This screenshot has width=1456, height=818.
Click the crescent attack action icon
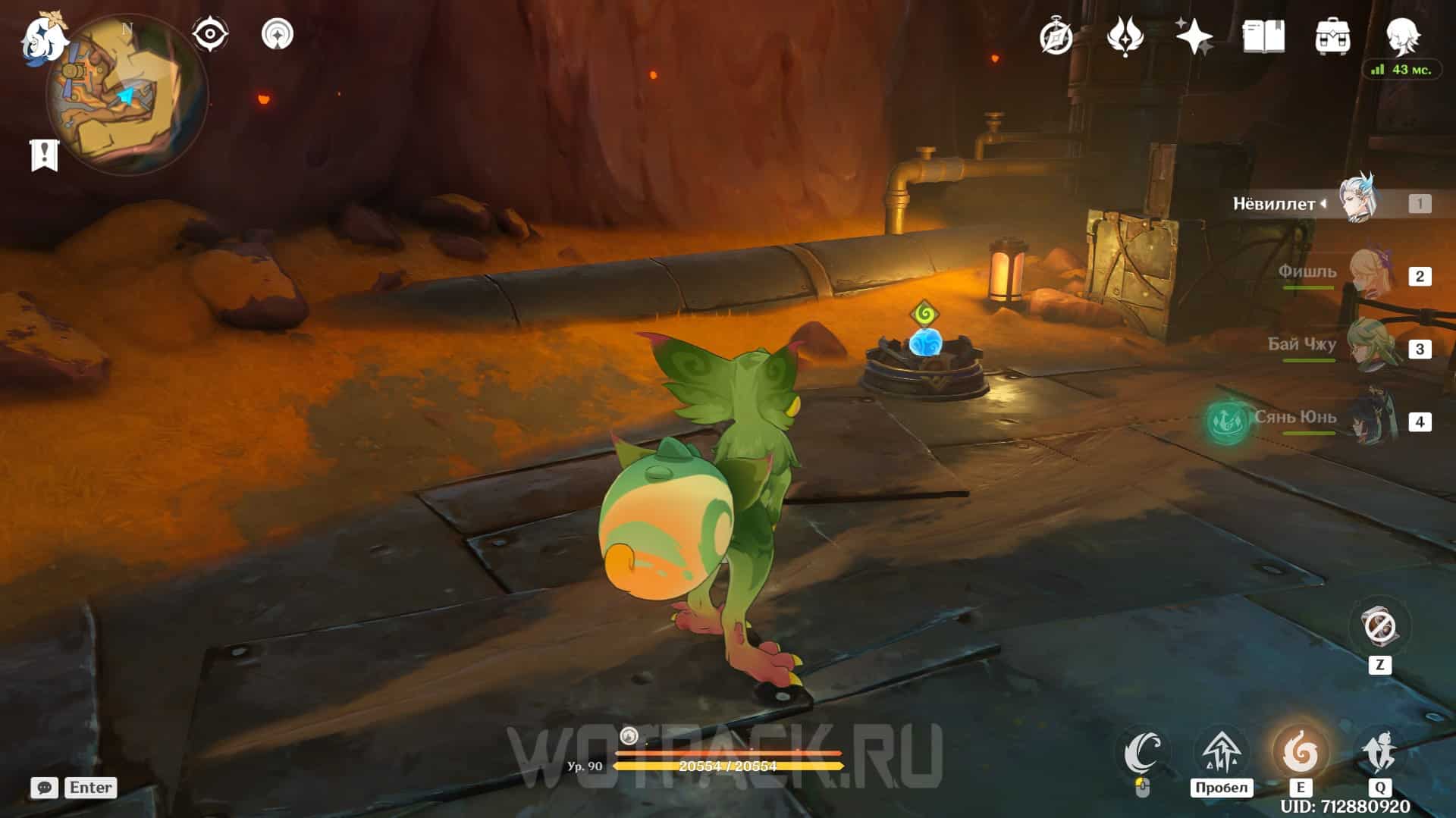1143,752
